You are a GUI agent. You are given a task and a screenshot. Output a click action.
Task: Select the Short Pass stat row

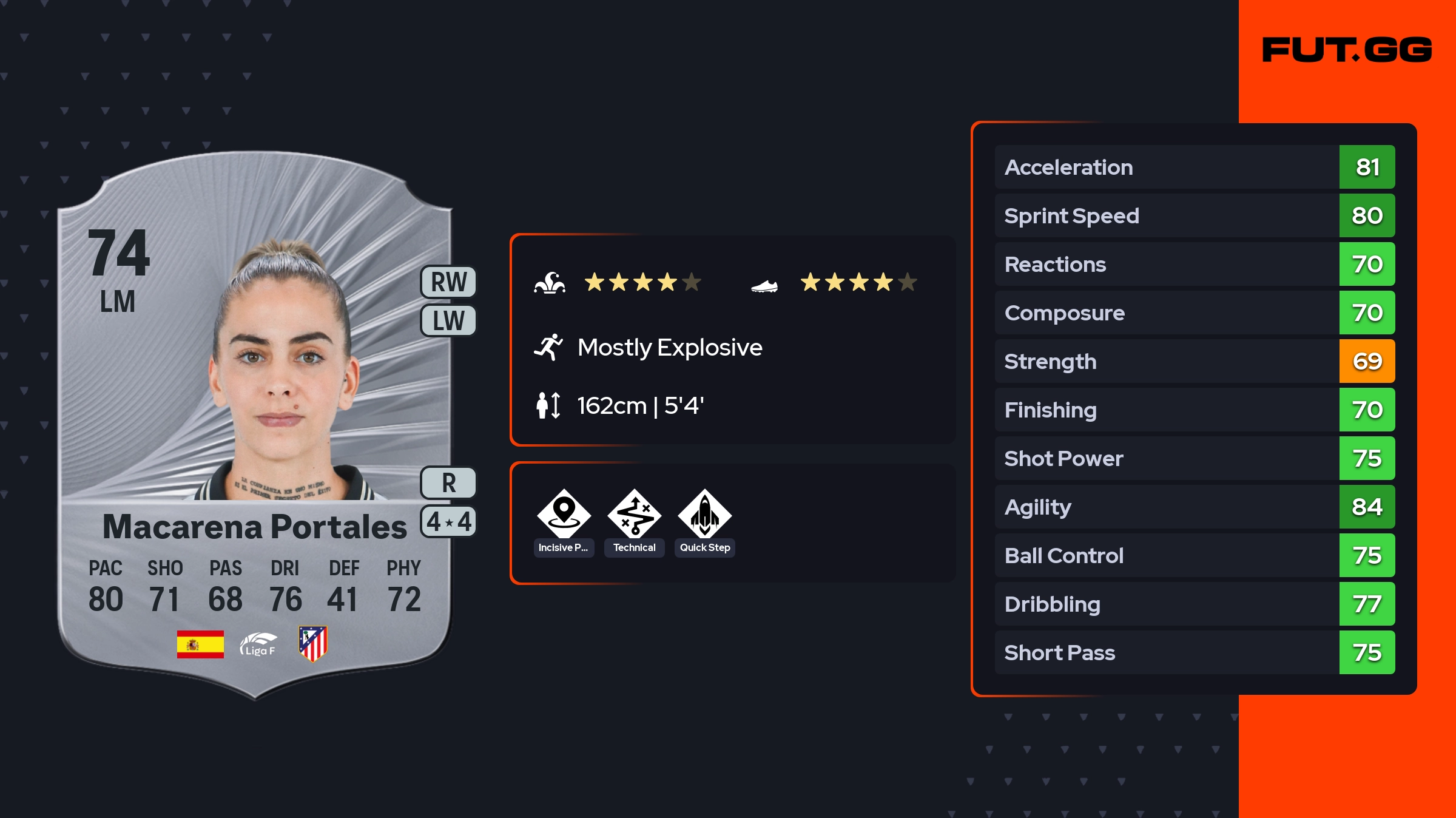pos(1194,653)
